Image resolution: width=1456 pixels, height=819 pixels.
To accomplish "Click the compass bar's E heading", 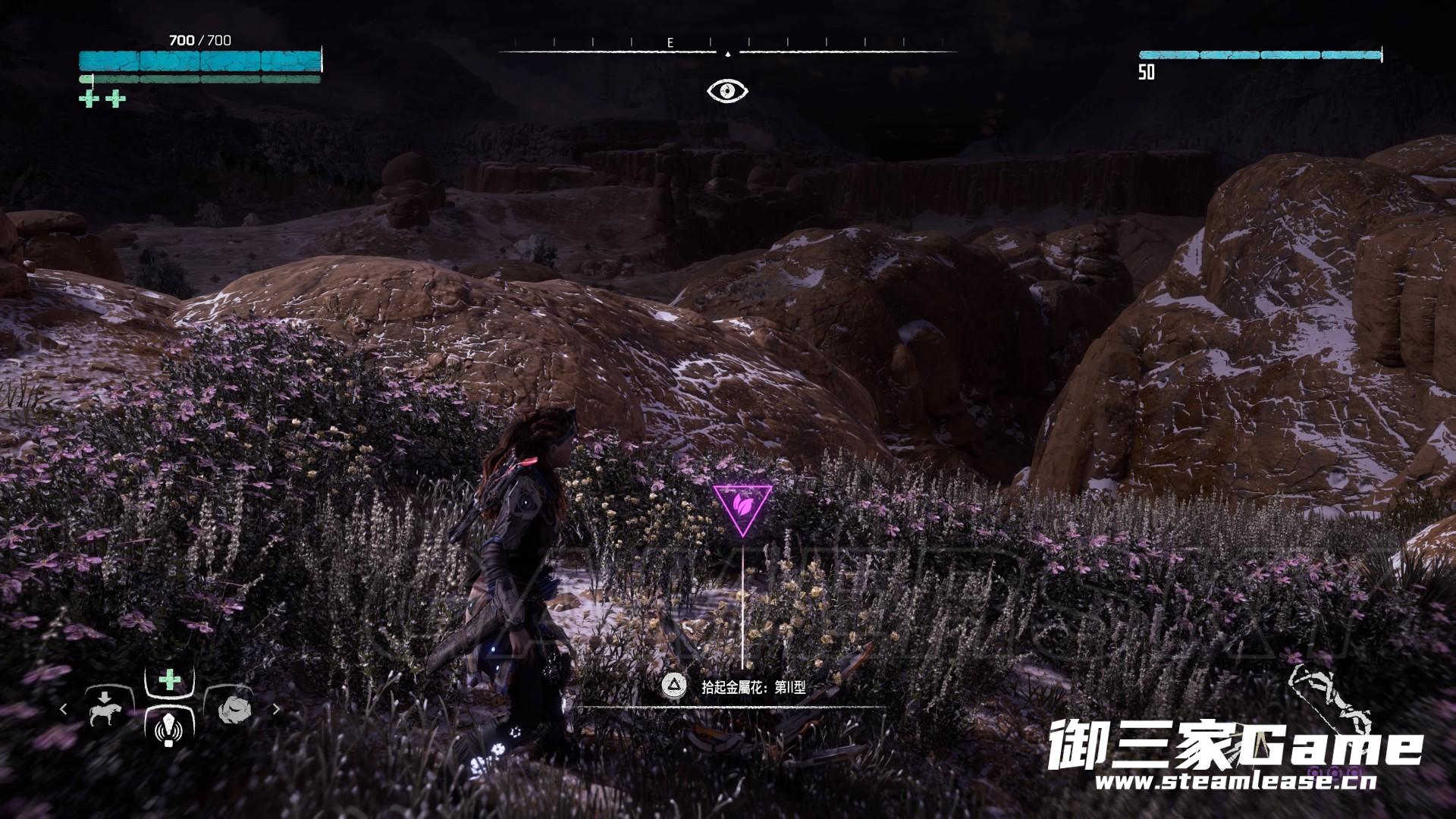I will (x=670, y=43).
